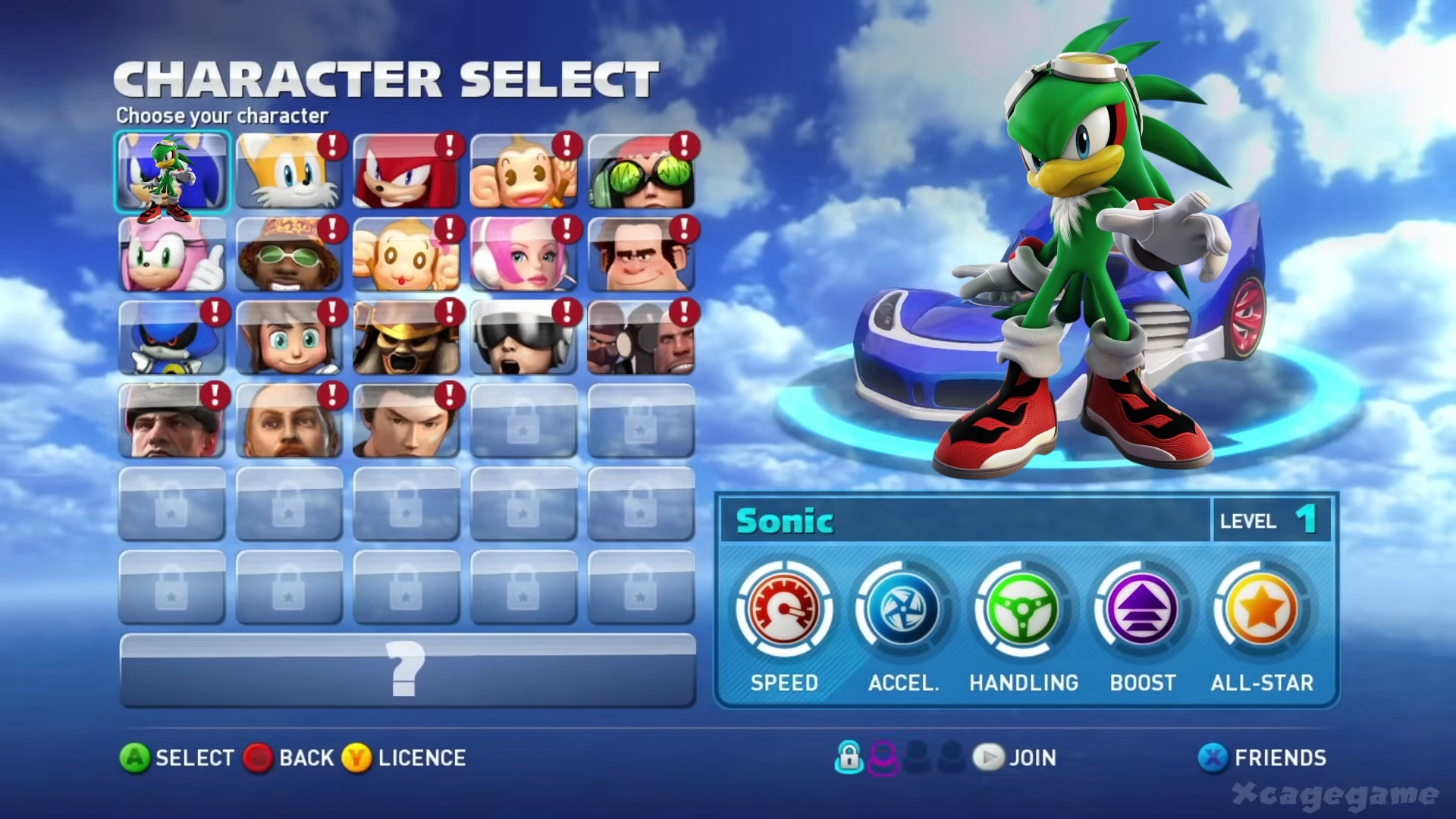
Task: Pick Amy Rose's portrait
Action: (x=171, y=256)
